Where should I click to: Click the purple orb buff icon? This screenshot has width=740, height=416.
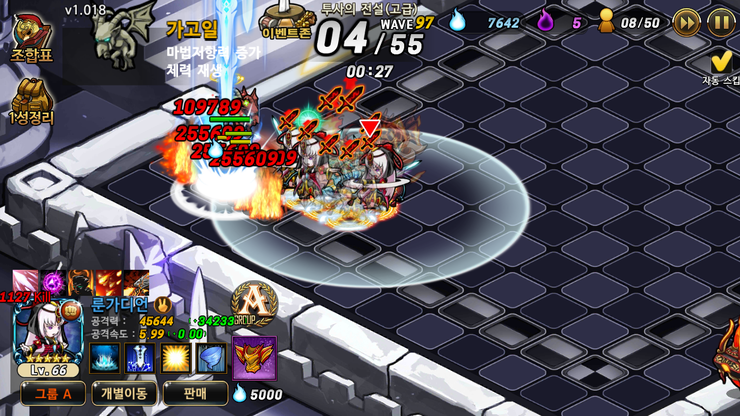point(53,283)
